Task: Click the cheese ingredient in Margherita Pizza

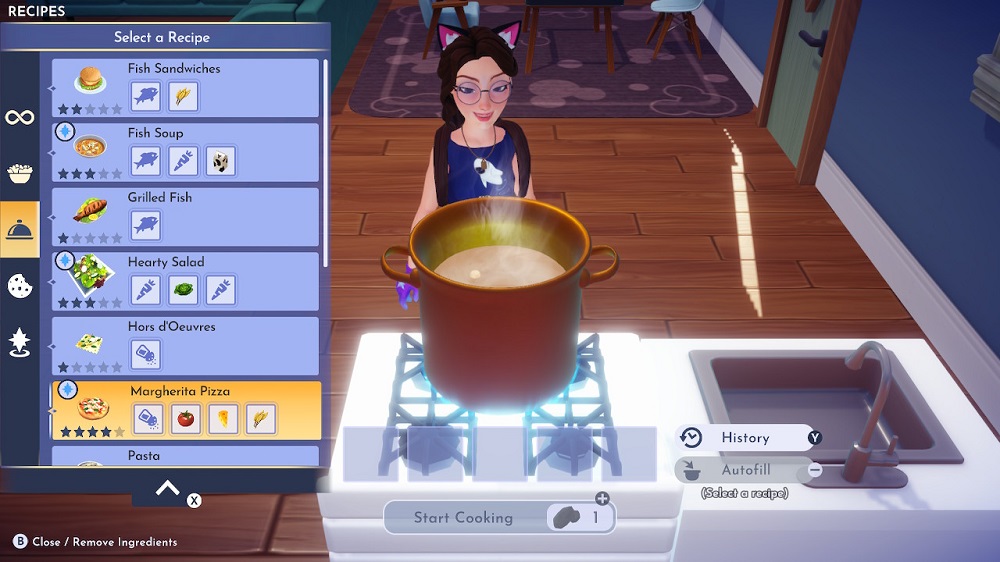Action: point(223,420)
